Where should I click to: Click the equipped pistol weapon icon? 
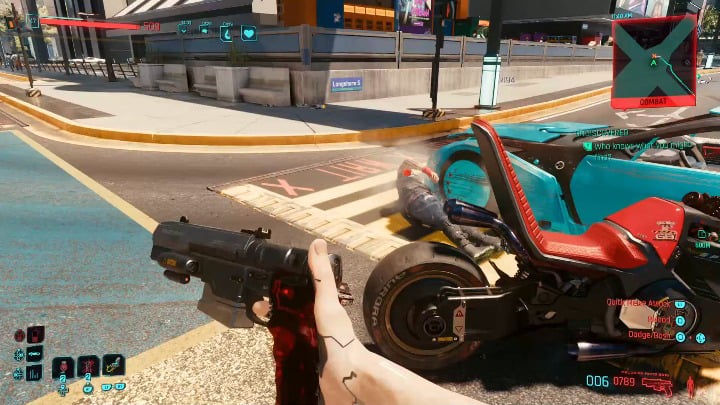click(x=657, y=383)
